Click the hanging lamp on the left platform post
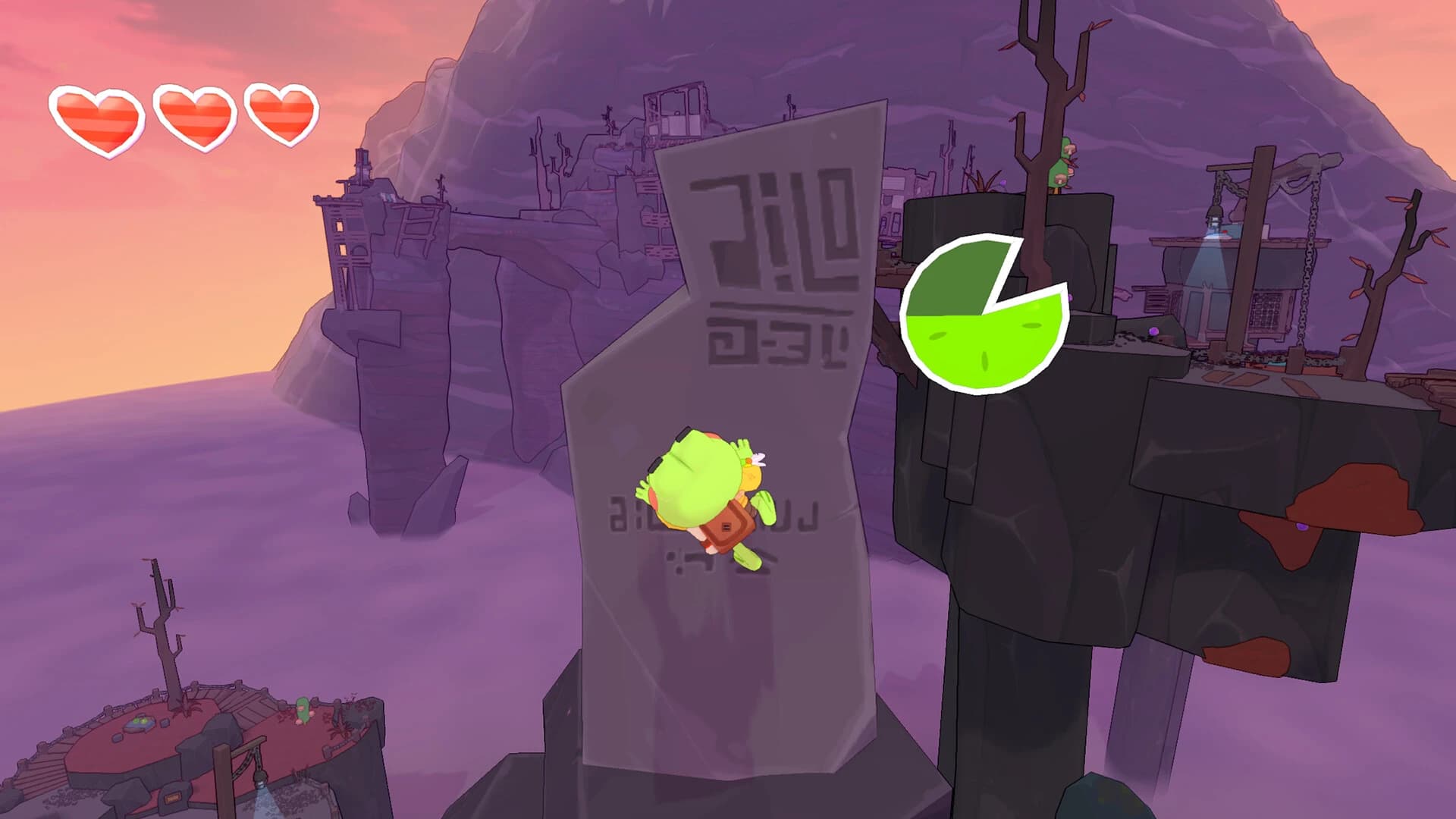Viewport: 1456px width, 819px height. 261,780
